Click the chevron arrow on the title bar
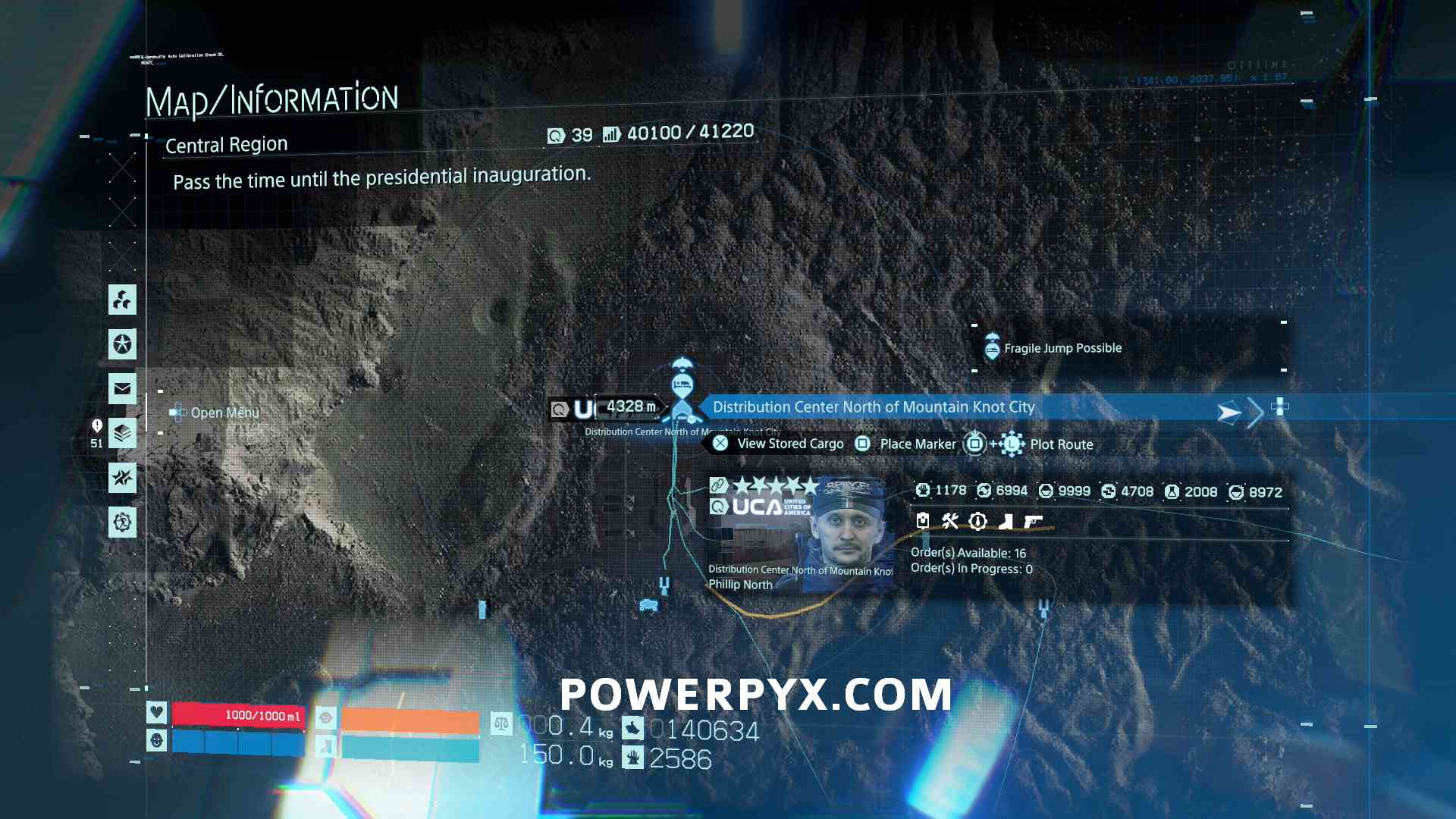This screenshot has width=1456, height=819. (1255, 412)
